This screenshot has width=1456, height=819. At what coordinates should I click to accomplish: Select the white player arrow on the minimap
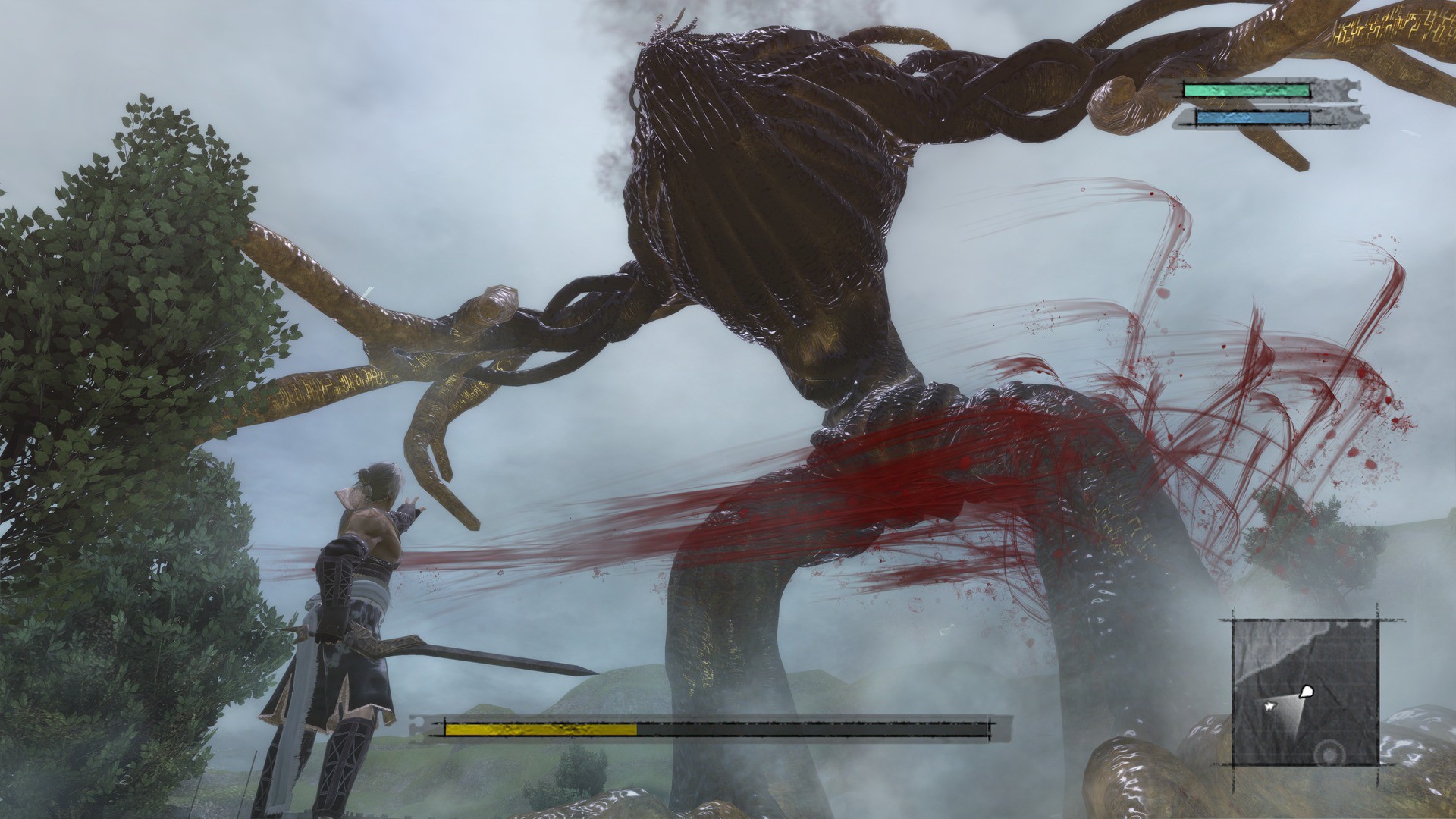pos(1269,706)
